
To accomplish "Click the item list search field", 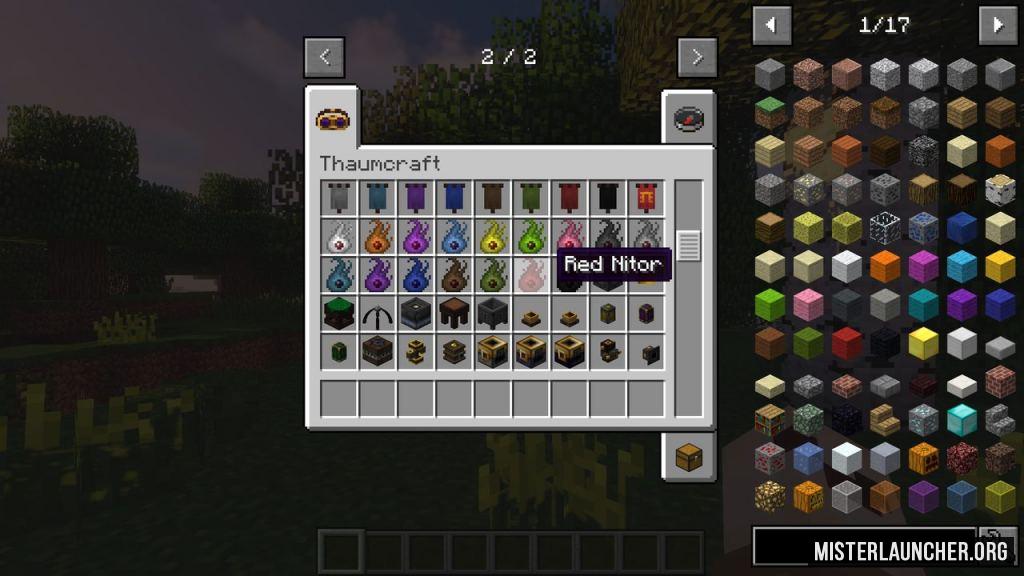I will pos(864,547).
